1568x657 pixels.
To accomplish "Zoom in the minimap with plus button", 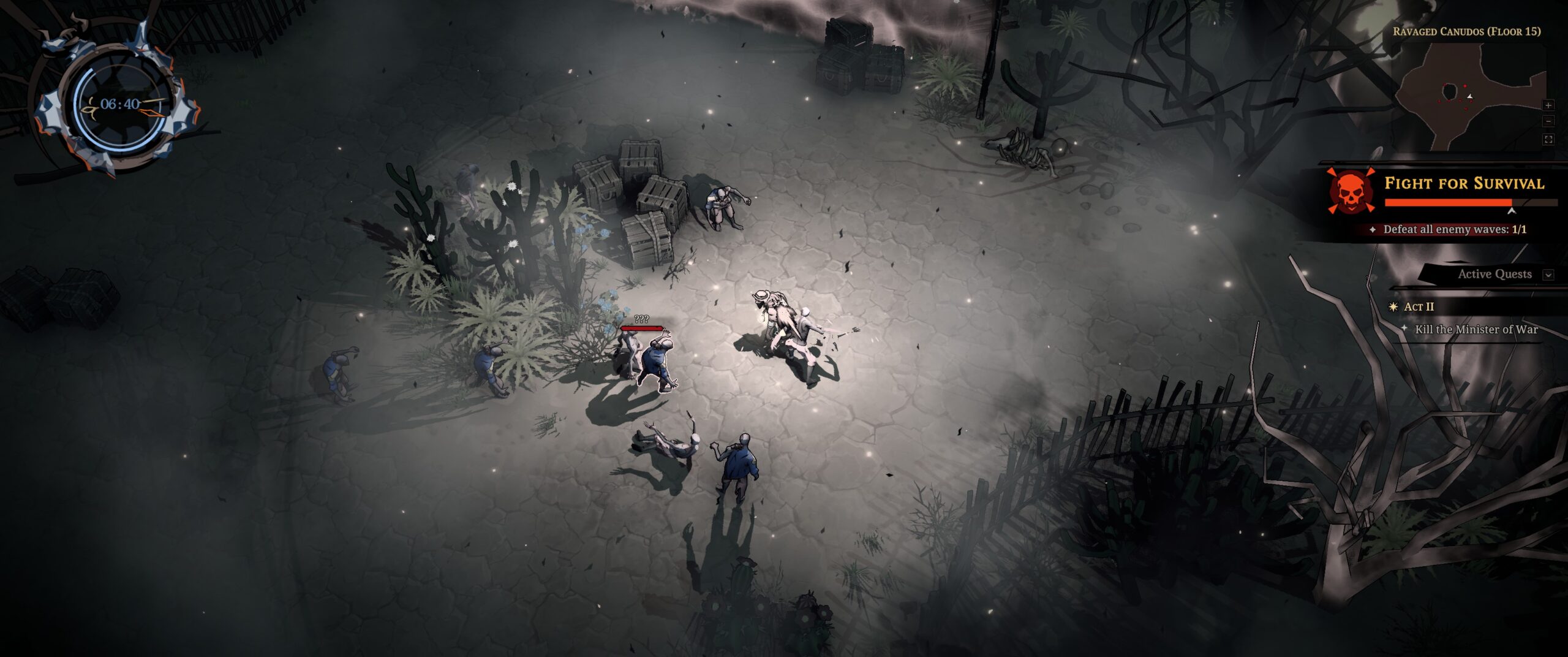I will click(x=1548, y=105).
